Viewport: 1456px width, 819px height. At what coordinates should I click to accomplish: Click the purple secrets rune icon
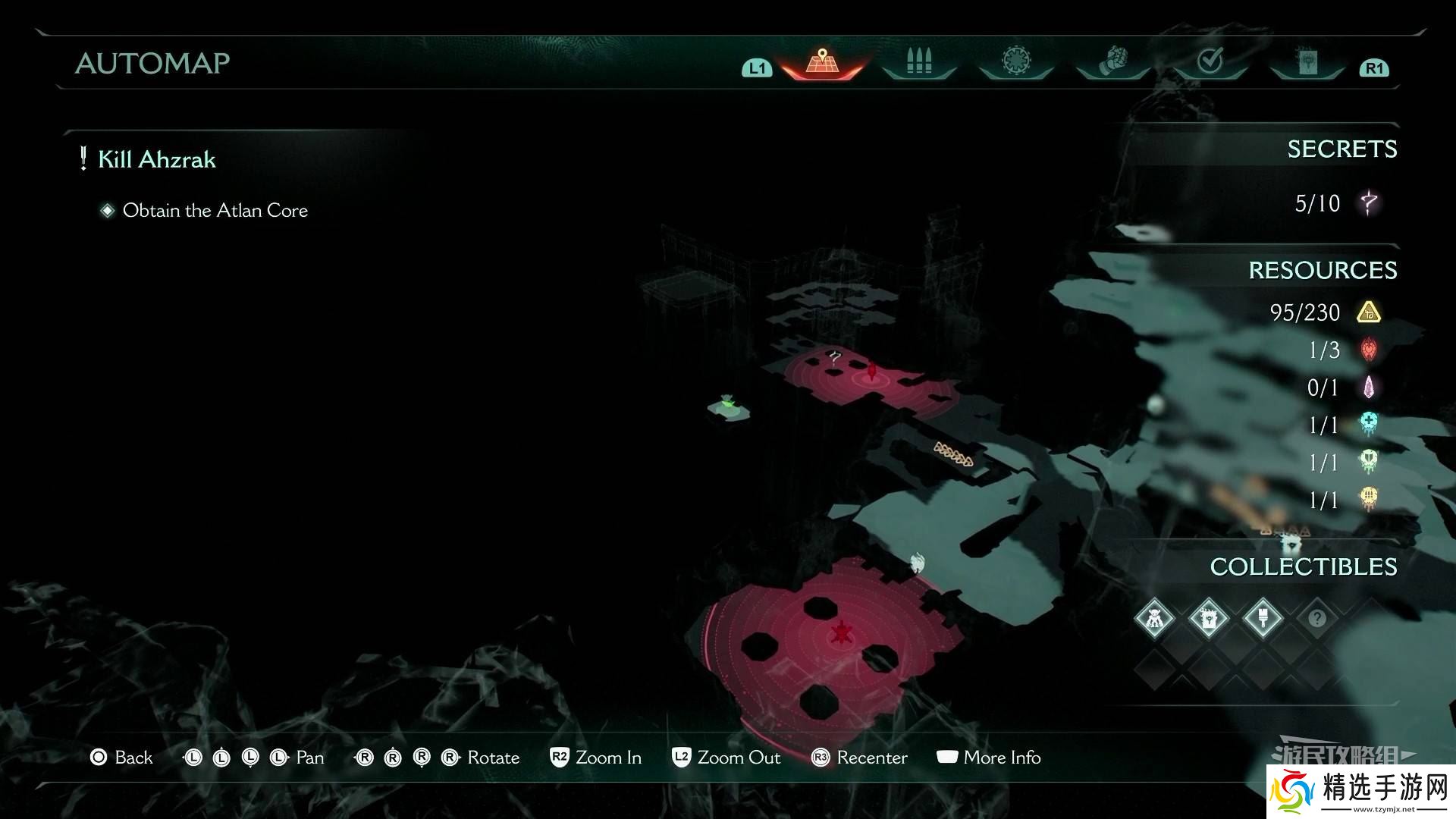click(x=1369, y=203)
